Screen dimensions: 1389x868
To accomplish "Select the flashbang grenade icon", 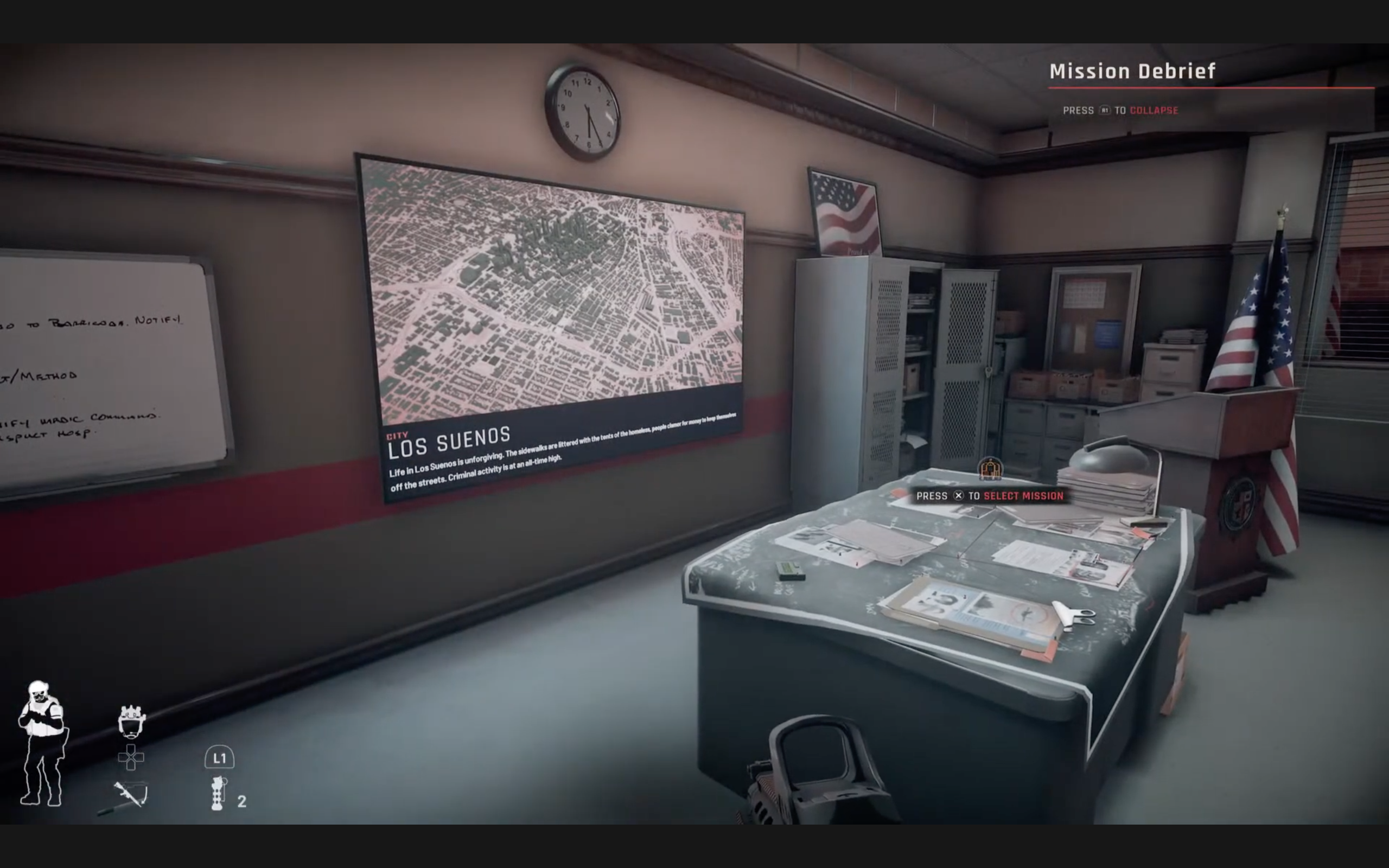I will pyautogui.click(x=218, y=793).
